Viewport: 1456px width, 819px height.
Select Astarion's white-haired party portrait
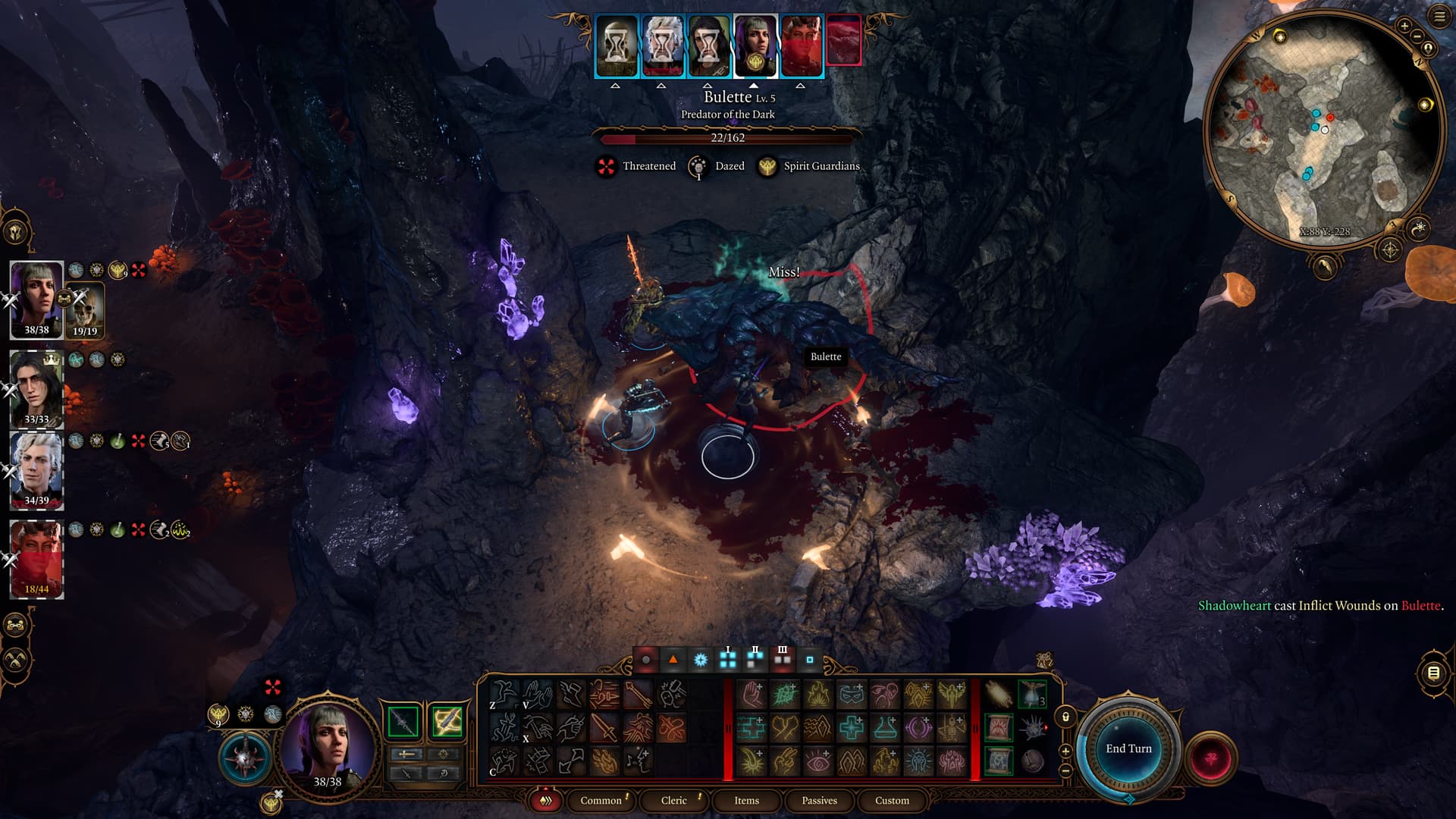coord(36,467)
